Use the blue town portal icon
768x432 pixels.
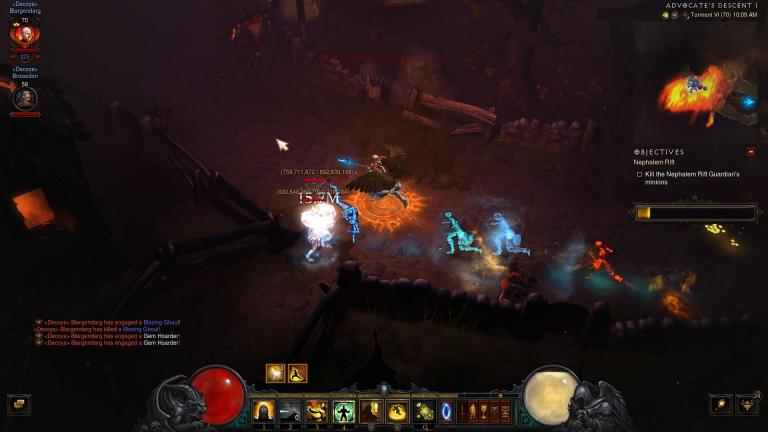coord(446,411)
